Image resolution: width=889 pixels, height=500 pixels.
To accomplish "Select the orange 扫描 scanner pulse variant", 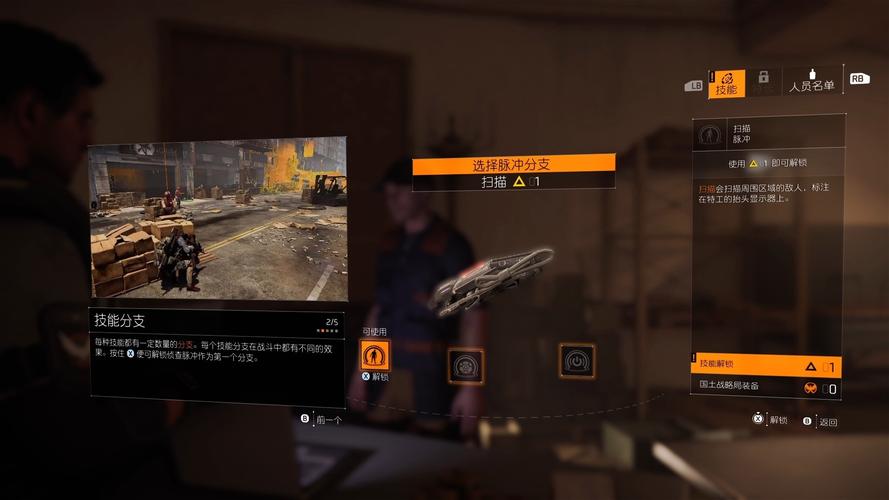I will 375,355.
